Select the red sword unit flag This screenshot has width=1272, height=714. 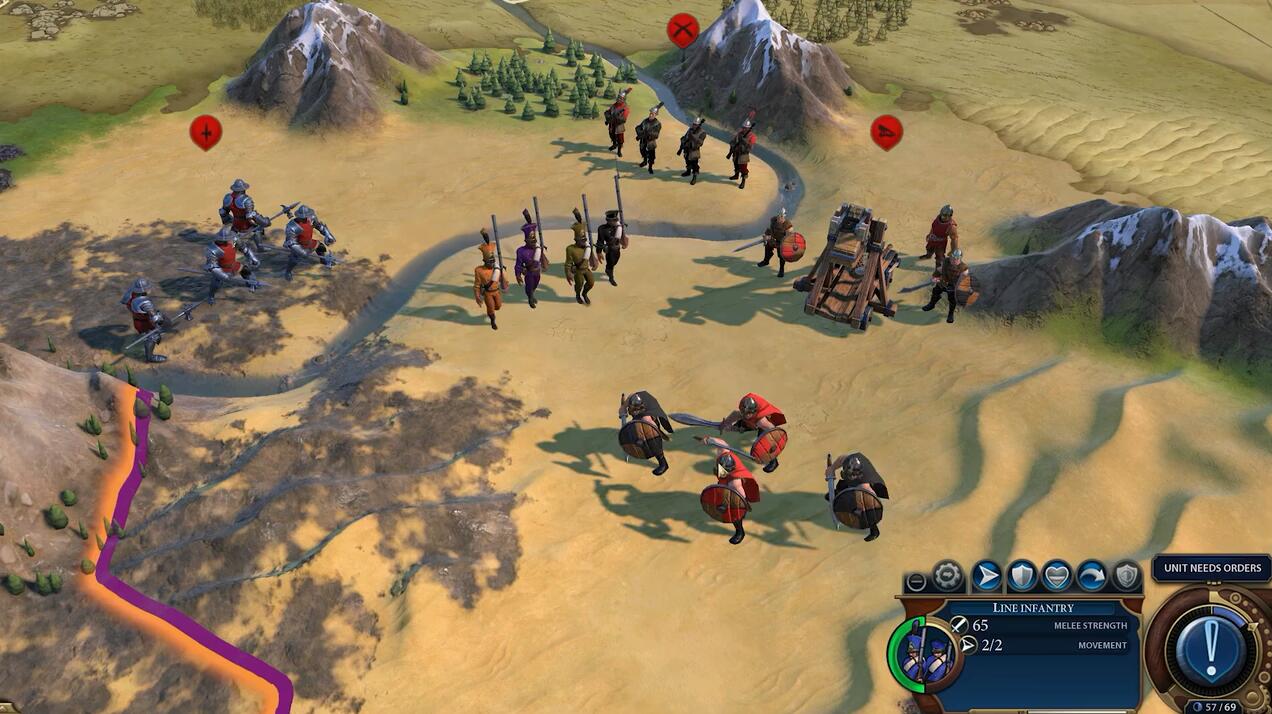click(206, 131)
